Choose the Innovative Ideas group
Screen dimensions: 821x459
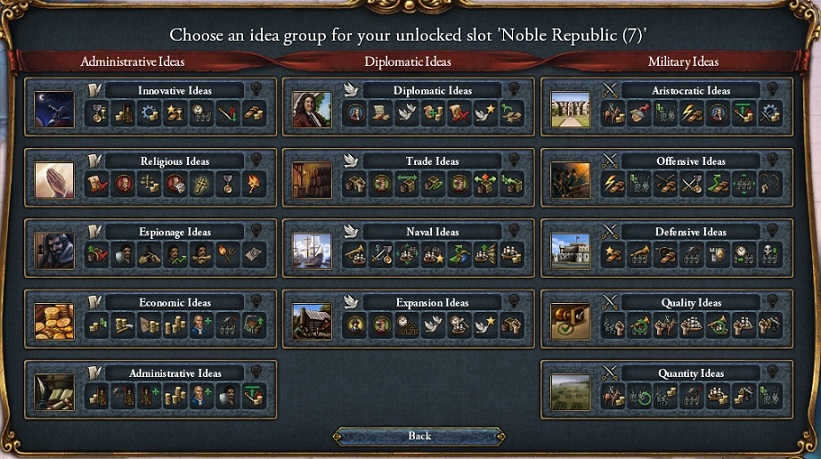click(175, 90)
